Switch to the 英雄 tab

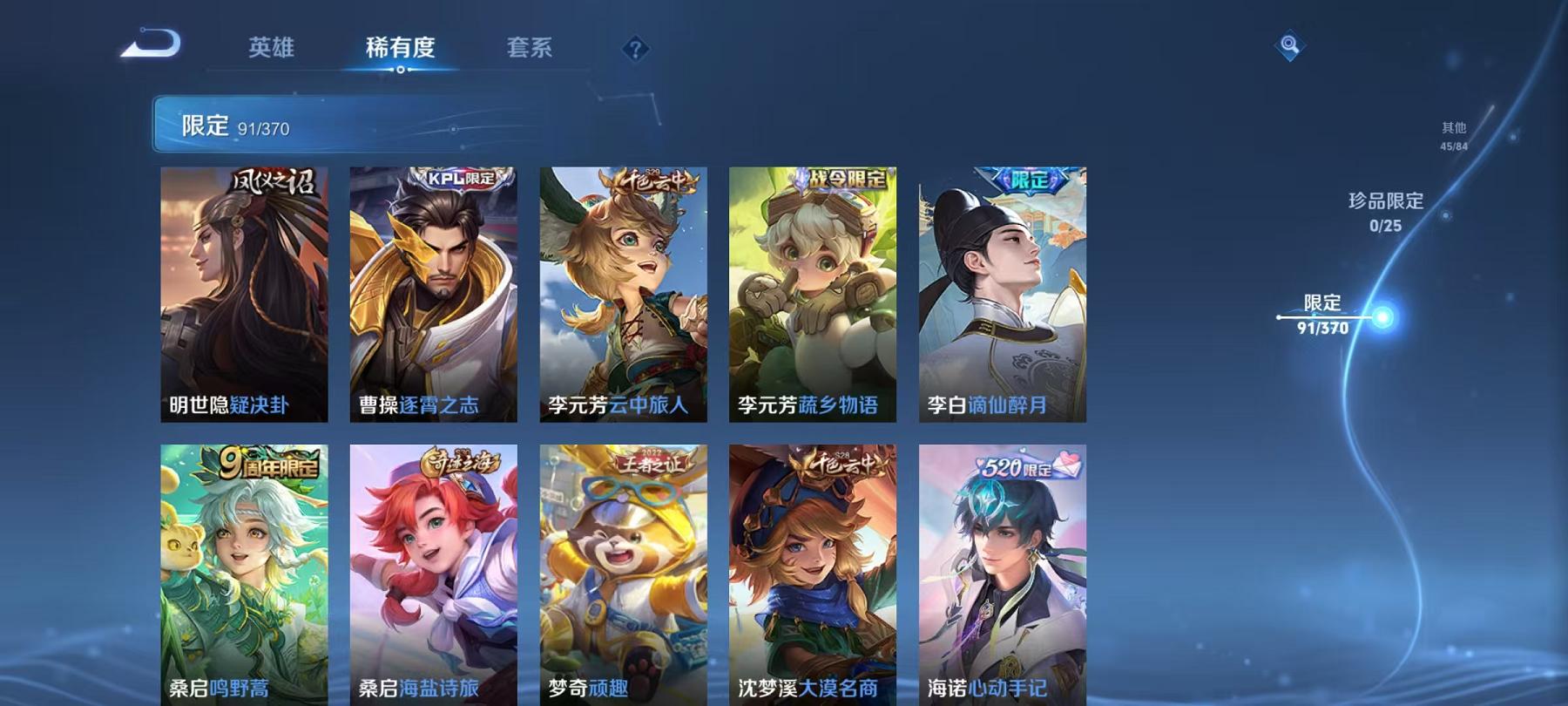click(x=269, y=50)
